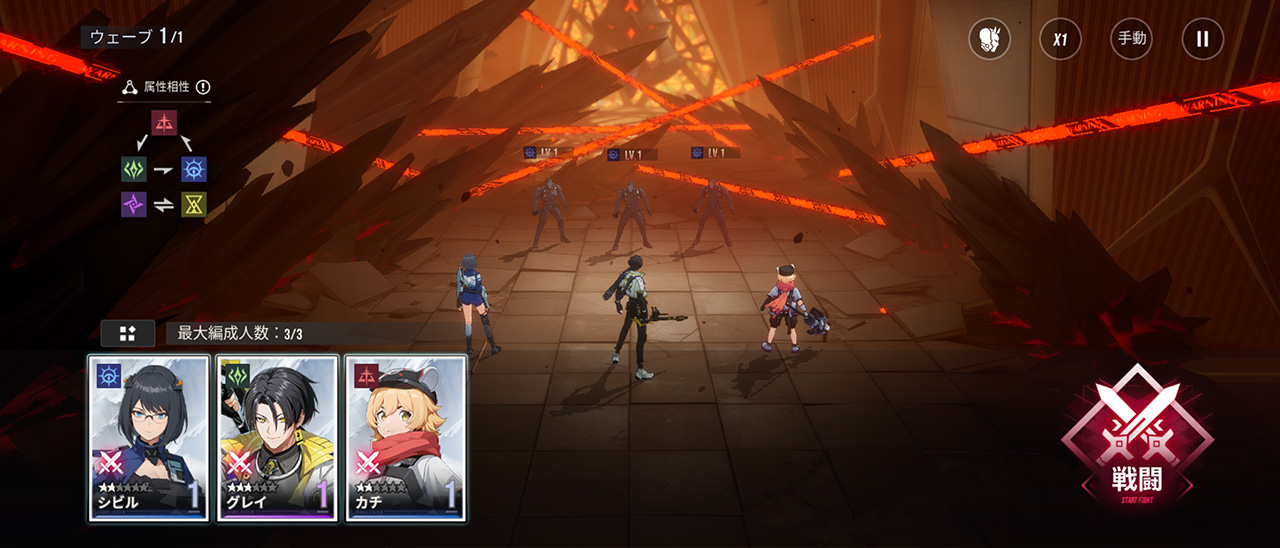1280x548 pixels.
Task: Select the シビル character card
Action: click(149, 438)
